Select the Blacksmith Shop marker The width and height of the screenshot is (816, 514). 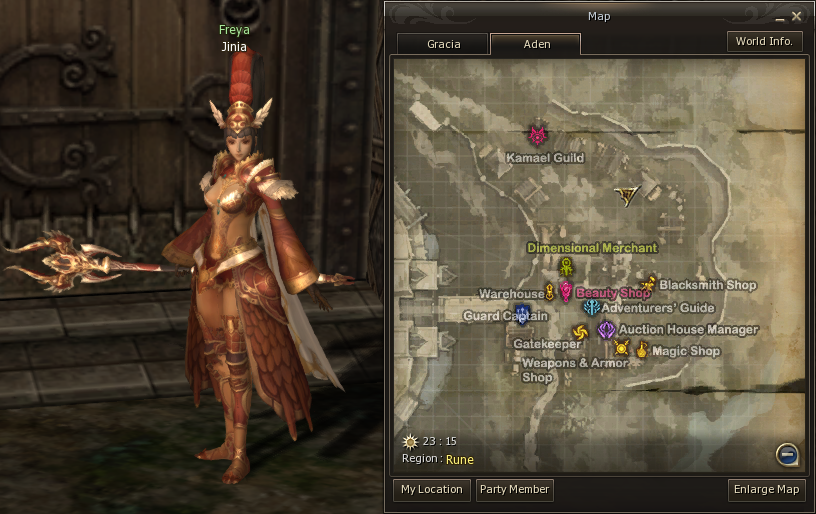point(649,284)
